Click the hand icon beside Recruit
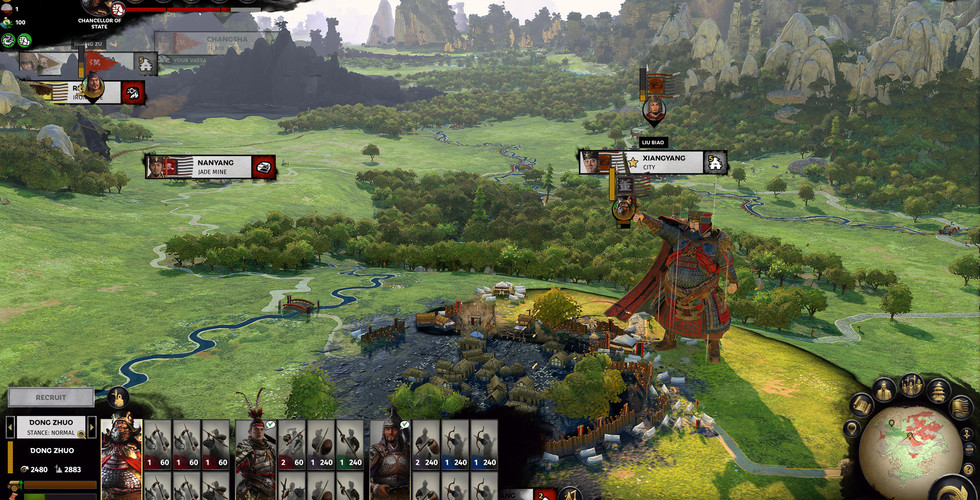This screenshot has width=980, height=500. point(117,397)
